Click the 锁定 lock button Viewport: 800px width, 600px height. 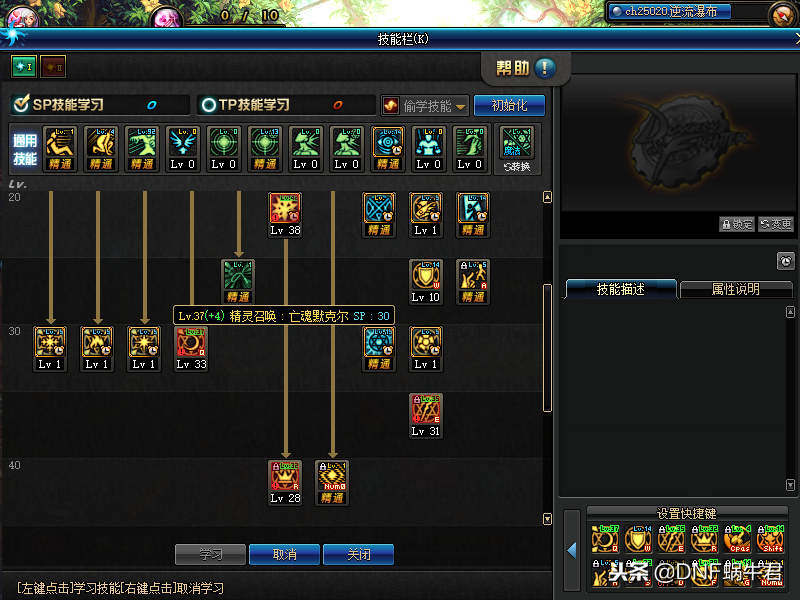(737, 224)
